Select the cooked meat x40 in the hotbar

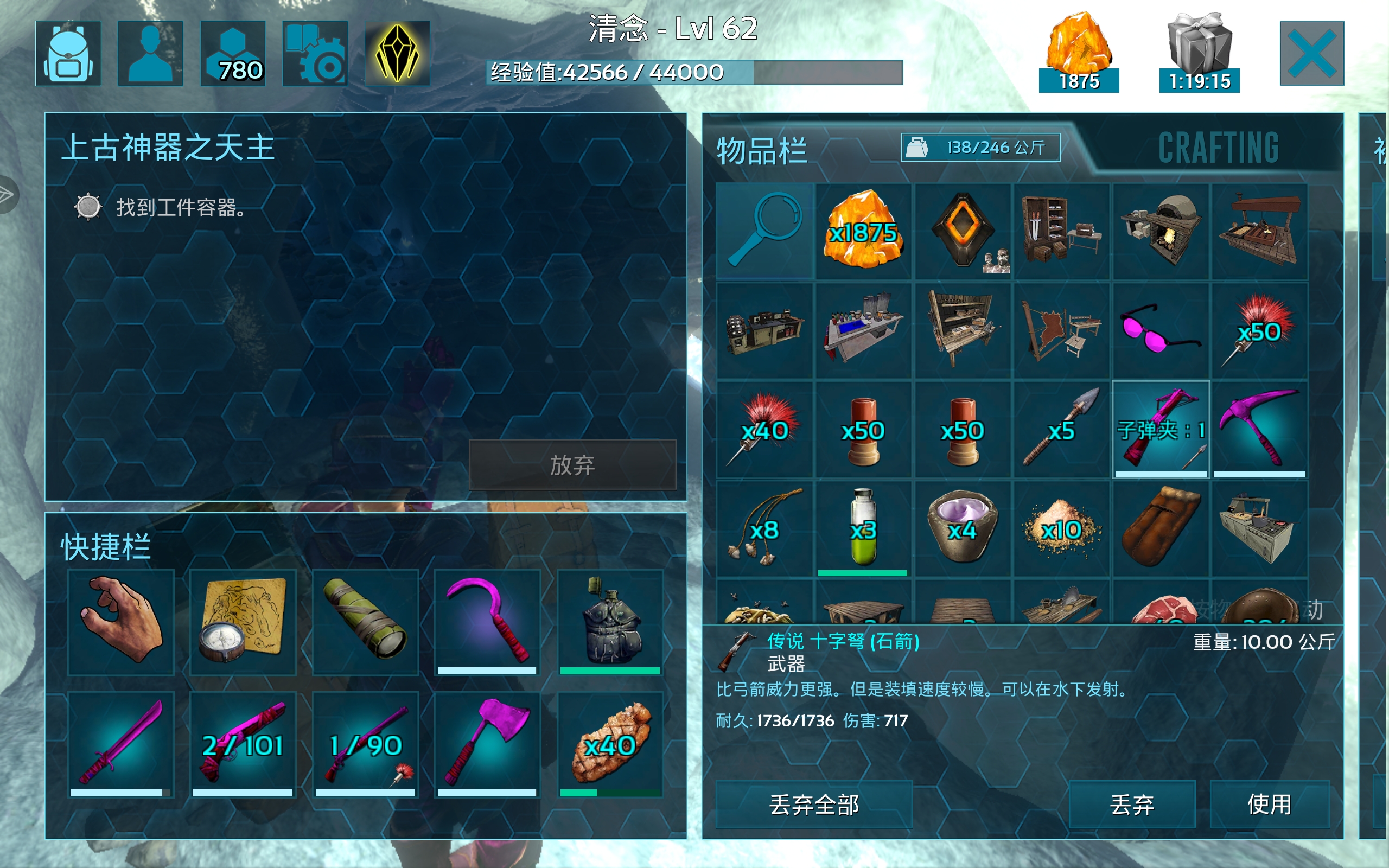pyautogui.click(x=613, y=744)
